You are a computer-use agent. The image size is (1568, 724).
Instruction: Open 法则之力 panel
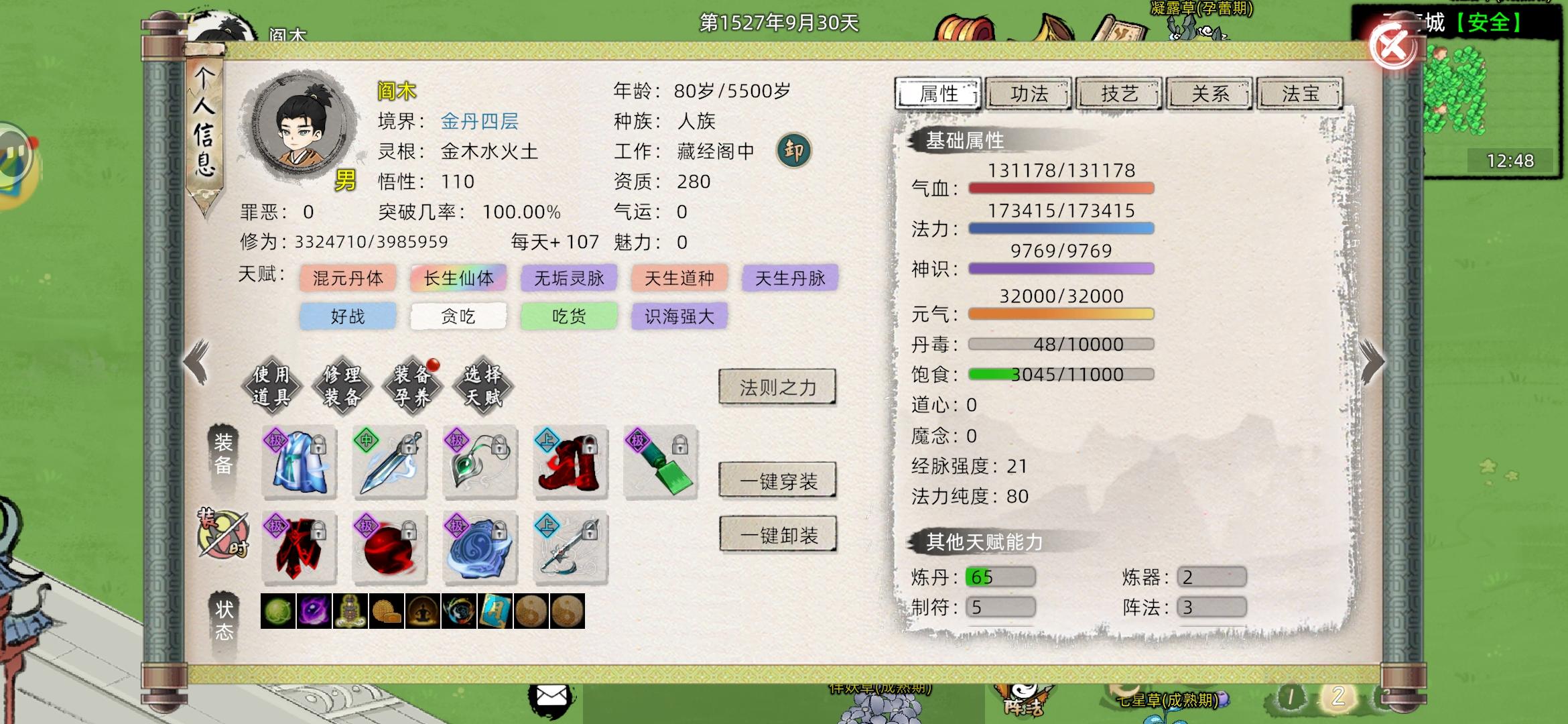coord(776,387)
